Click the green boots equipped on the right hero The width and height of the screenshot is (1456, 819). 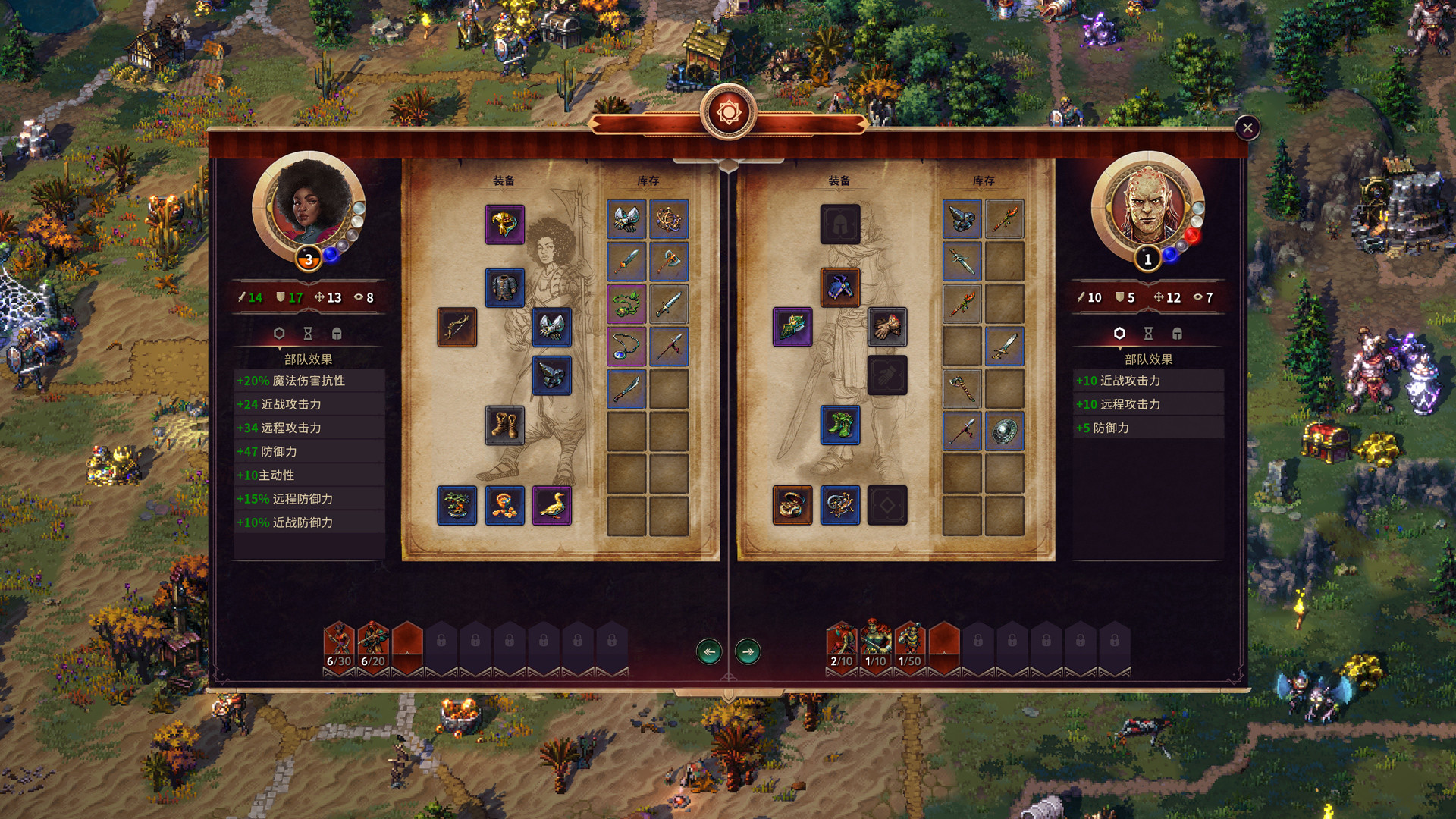[x=841, y=425]
